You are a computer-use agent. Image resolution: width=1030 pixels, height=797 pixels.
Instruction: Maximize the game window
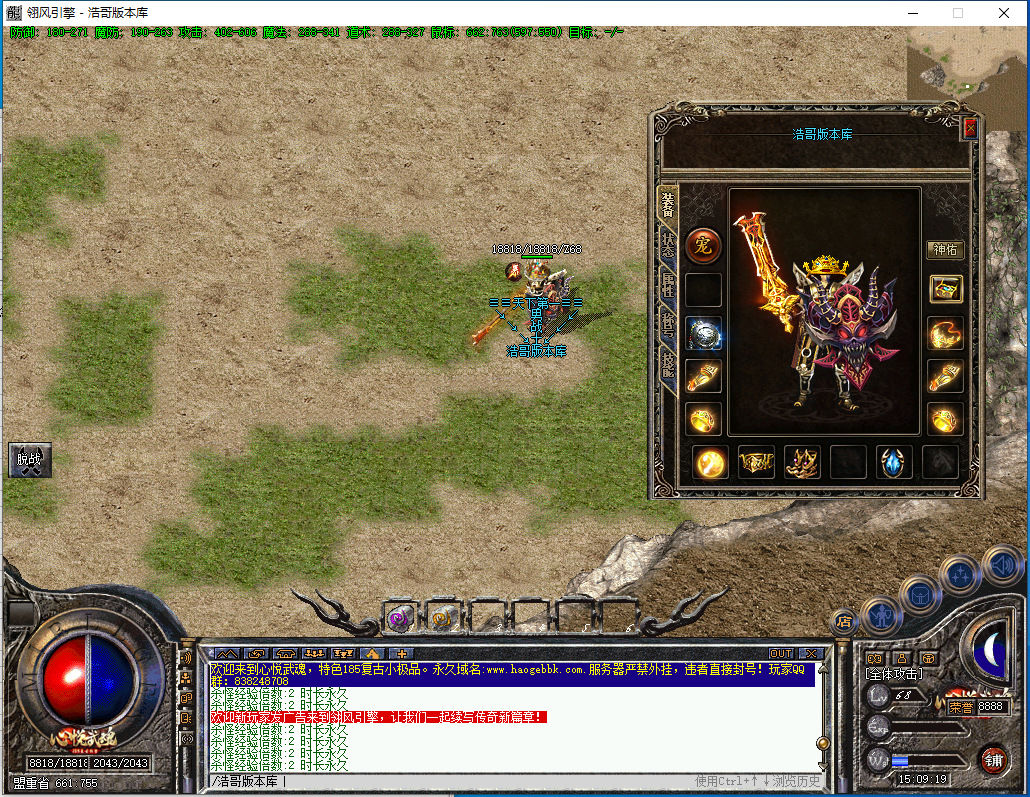[958, 13]
